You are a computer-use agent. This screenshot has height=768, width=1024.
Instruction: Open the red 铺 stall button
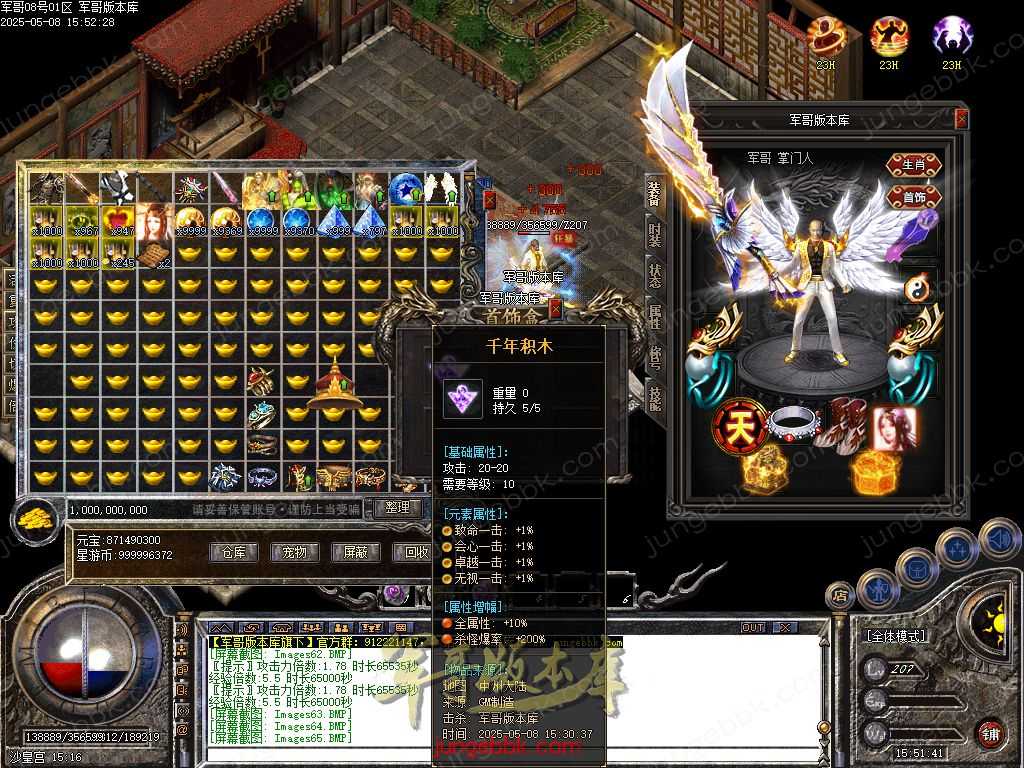990,733
